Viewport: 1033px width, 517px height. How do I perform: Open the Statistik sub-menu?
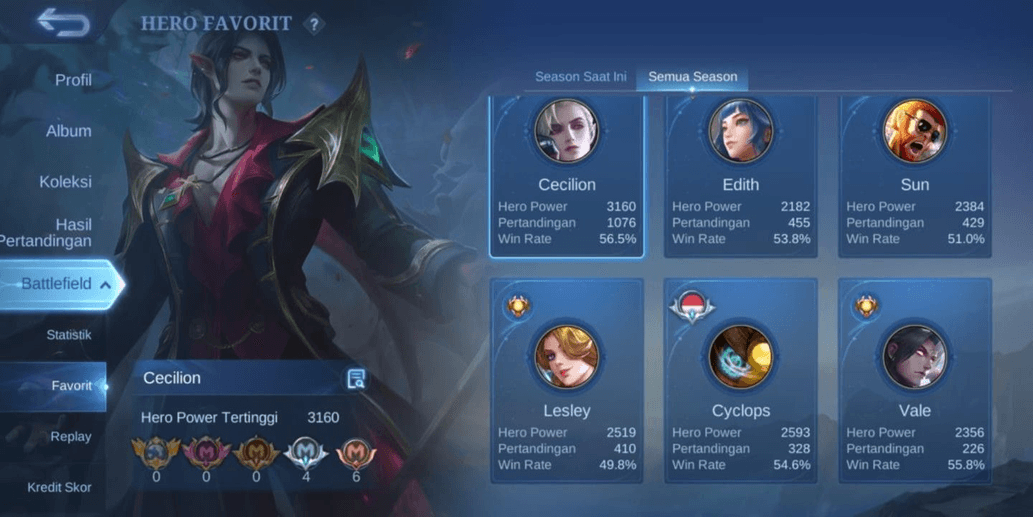[x=69, y=335]
